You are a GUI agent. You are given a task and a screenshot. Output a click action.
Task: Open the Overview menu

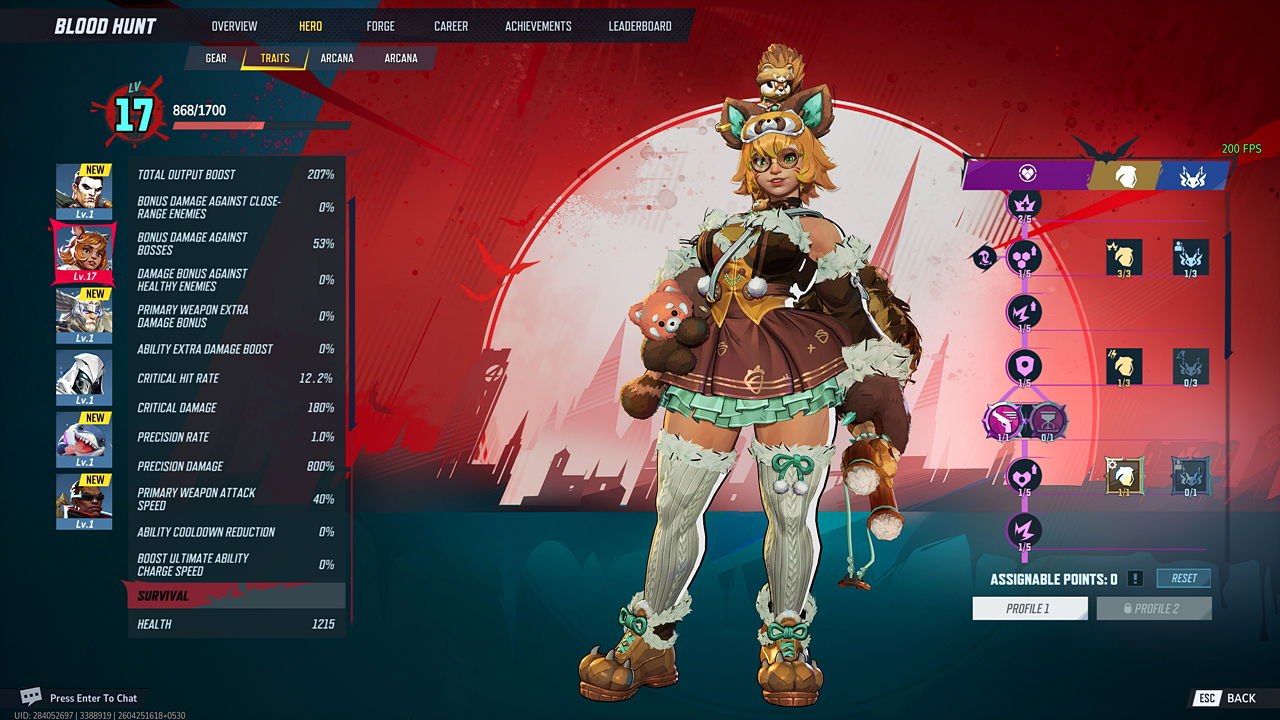[x=234, y=26]
